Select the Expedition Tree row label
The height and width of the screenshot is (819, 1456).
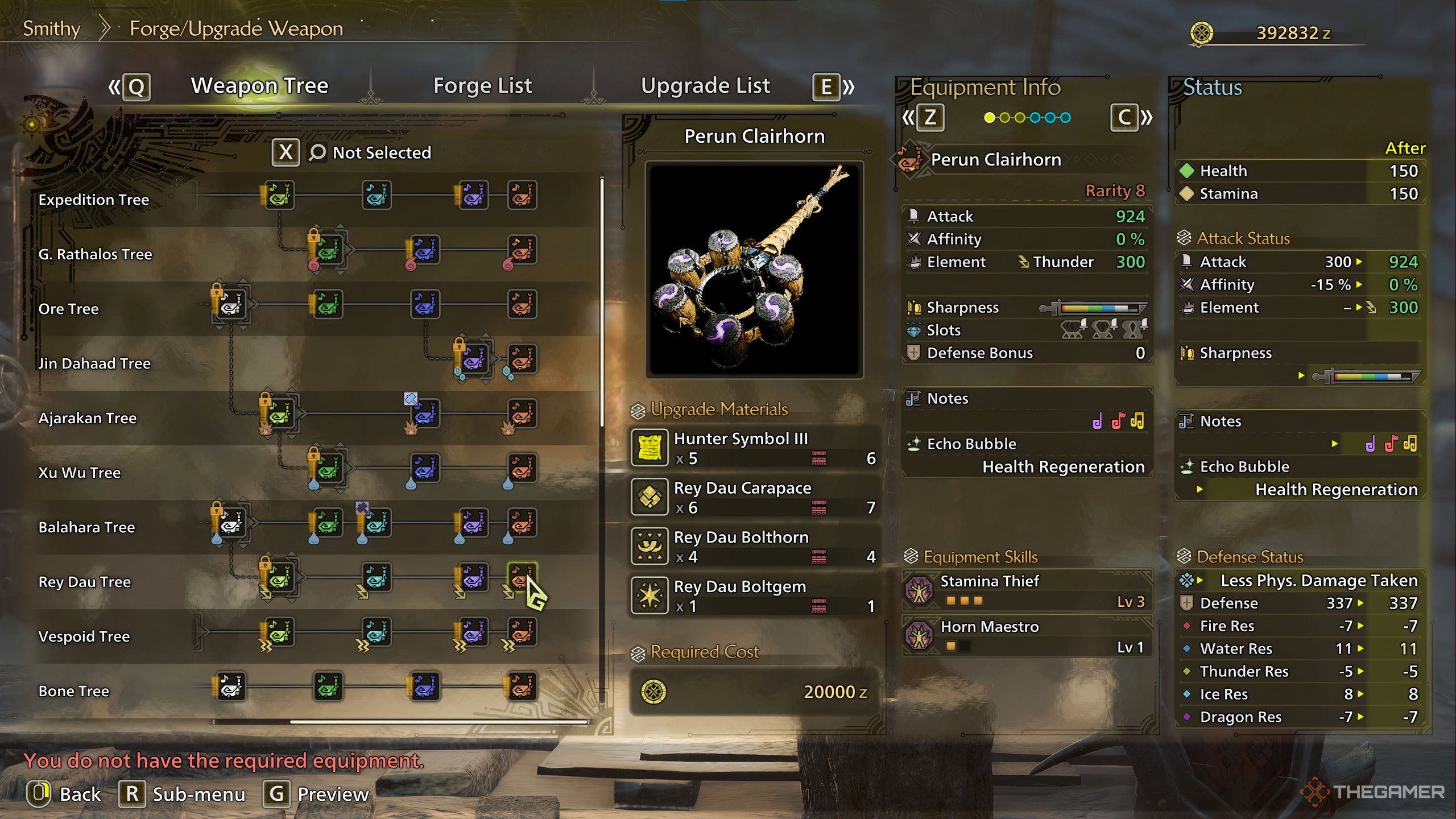point(94,200)
